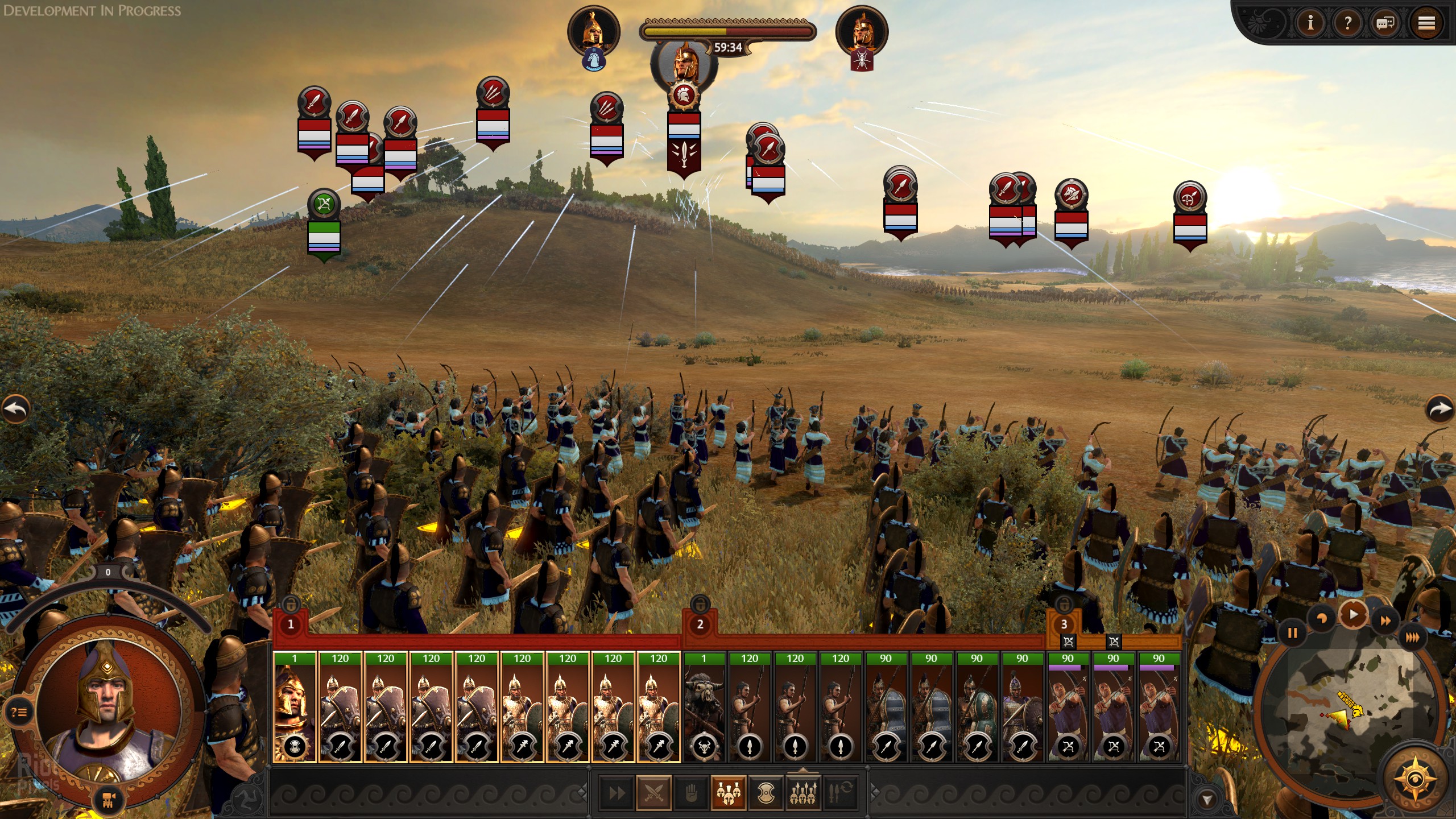Switch to fastest battle speed
Viewport: 1456px width, 819px height.
point(1412,638)
